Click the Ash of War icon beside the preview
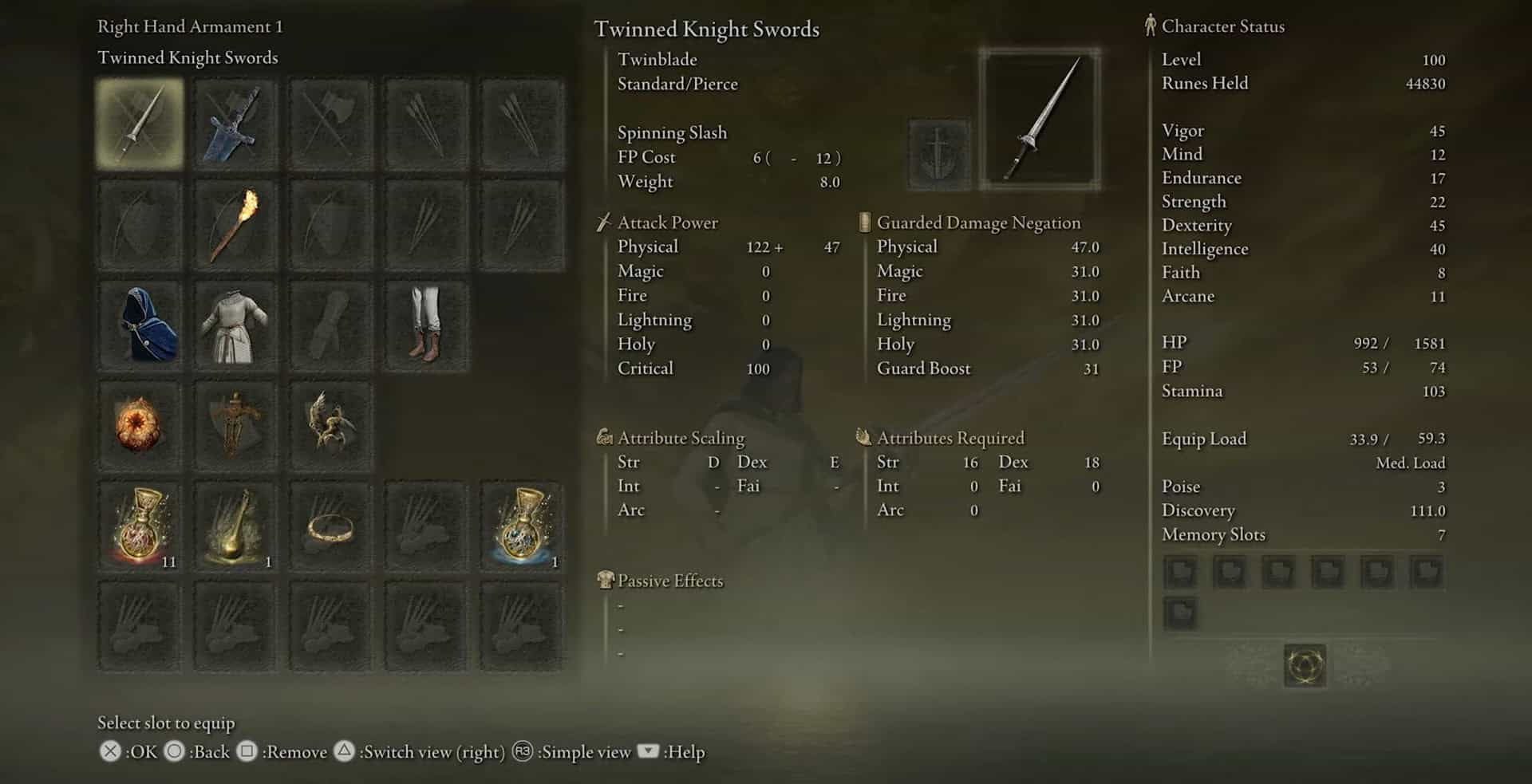This screenshot has width=1532, height=784. [x=939, y=153]
